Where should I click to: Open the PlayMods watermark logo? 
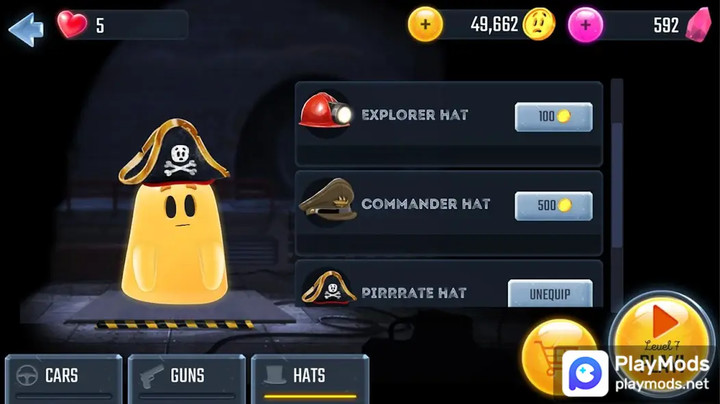[586, 373]
